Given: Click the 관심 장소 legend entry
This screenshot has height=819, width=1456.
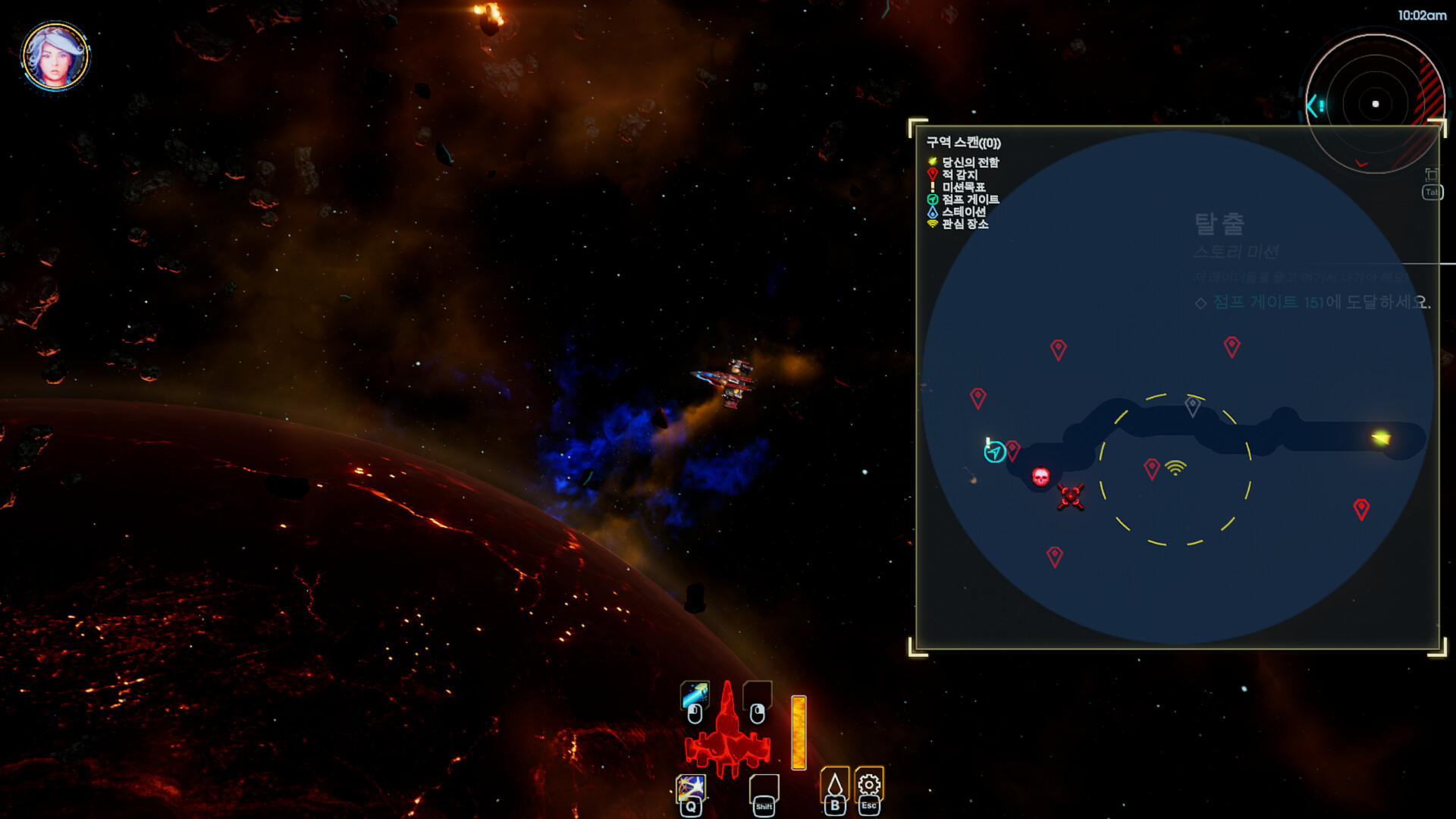Looking at the screenshot, I should point(965,224).
